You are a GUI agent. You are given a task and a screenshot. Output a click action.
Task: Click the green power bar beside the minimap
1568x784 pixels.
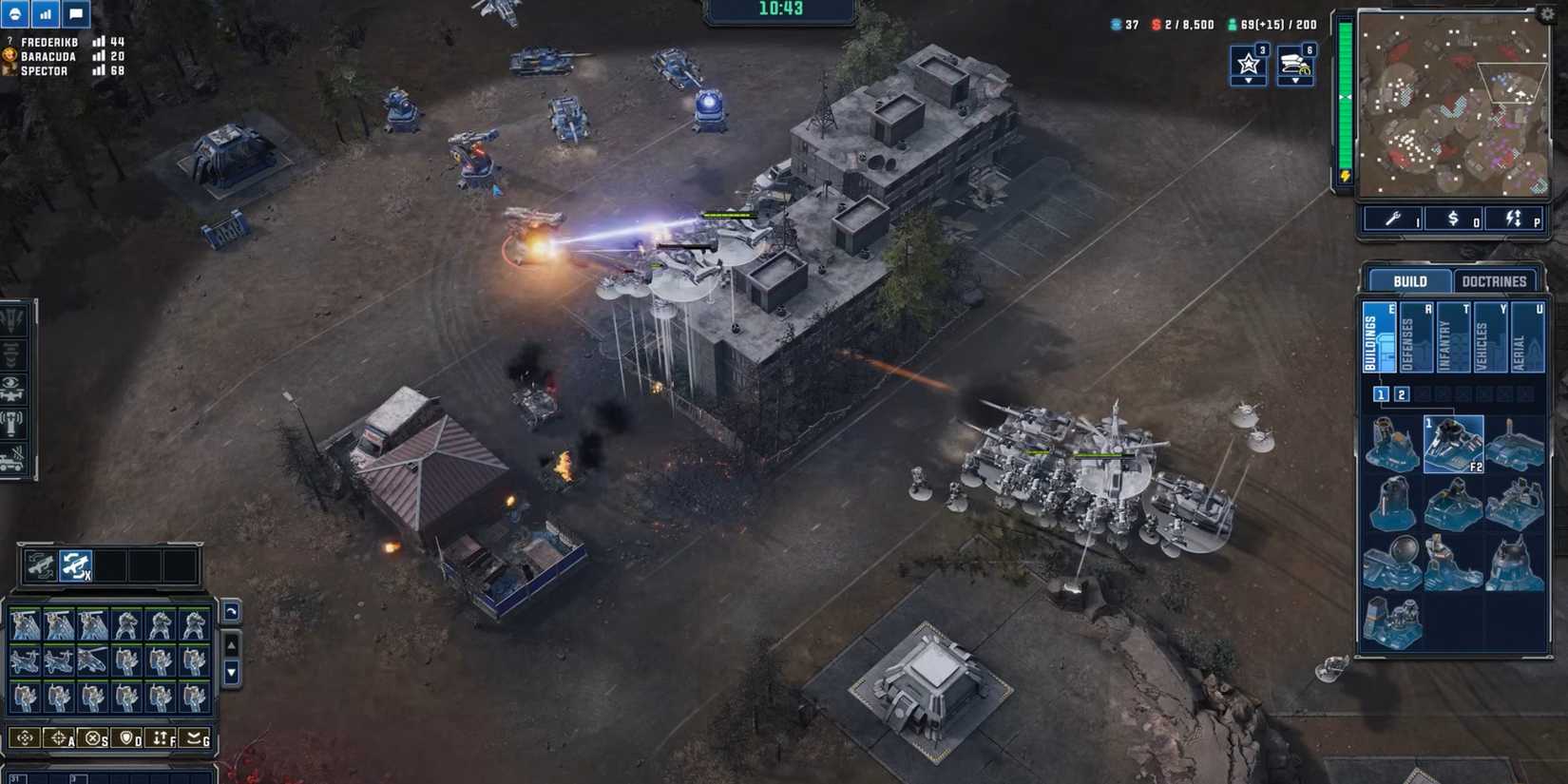pyautogui.click(x=1346, y=95)
